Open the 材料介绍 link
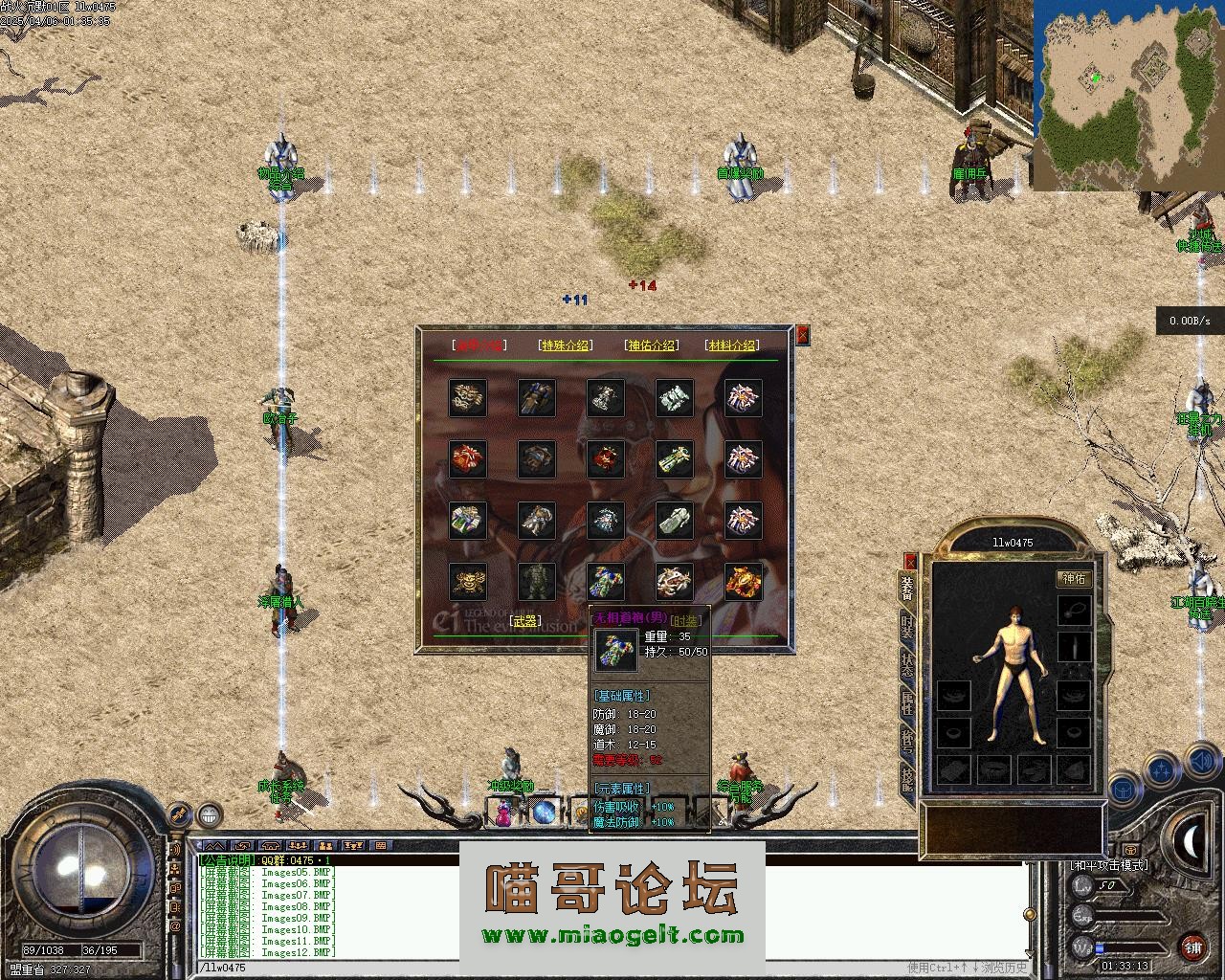This screenshot has height=980, width=1225. click(x=731, y=345)
